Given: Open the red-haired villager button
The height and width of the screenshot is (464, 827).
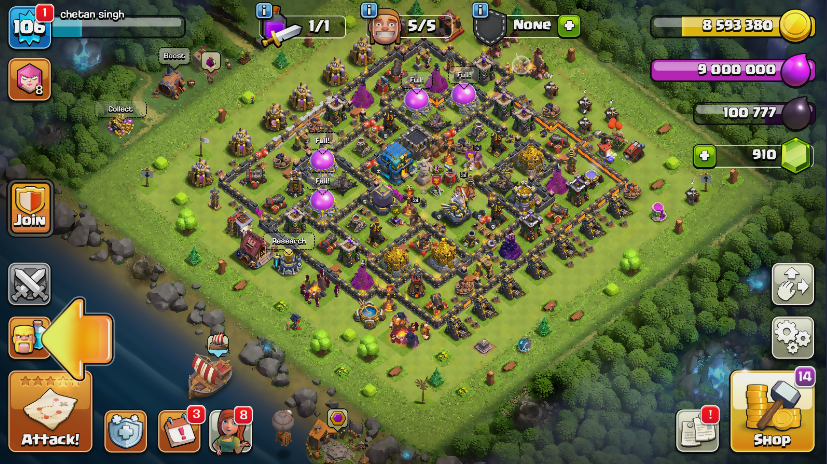Looking at the screenshot, I should [x=229, y=431].
